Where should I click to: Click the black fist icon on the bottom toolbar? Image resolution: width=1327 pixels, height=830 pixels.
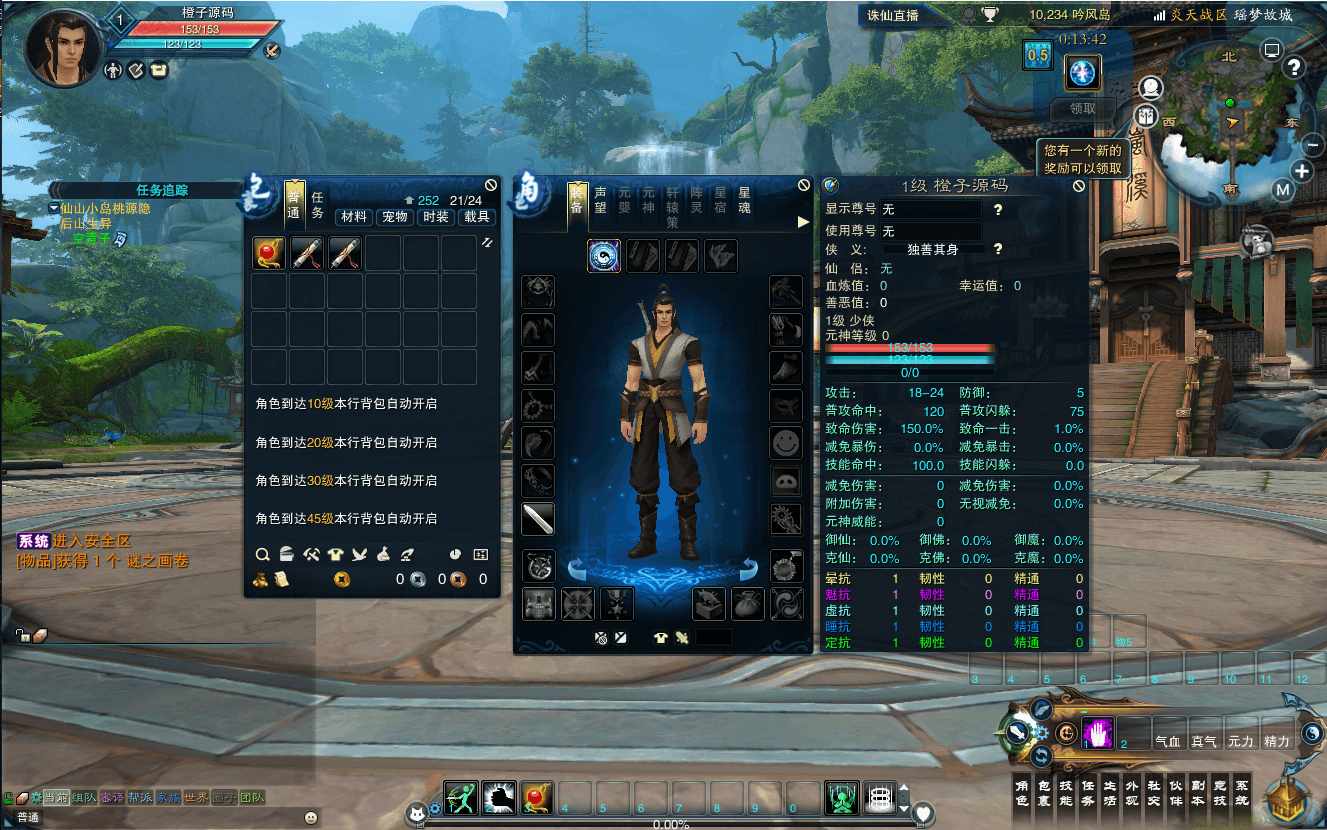[x=499, y=800]
